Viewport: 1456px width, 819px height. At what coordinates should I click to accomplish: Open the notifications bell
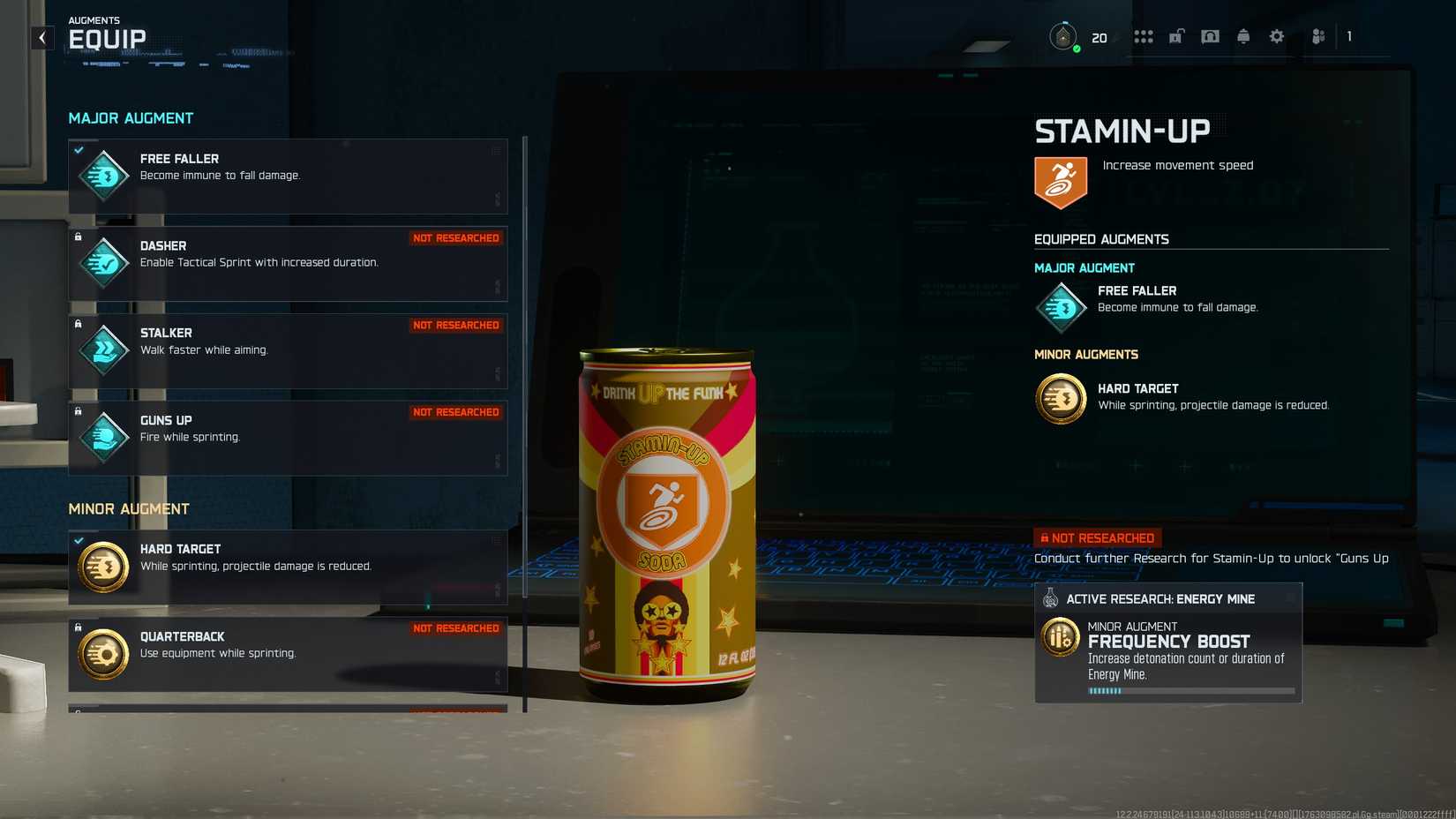tap(1243, 37)
